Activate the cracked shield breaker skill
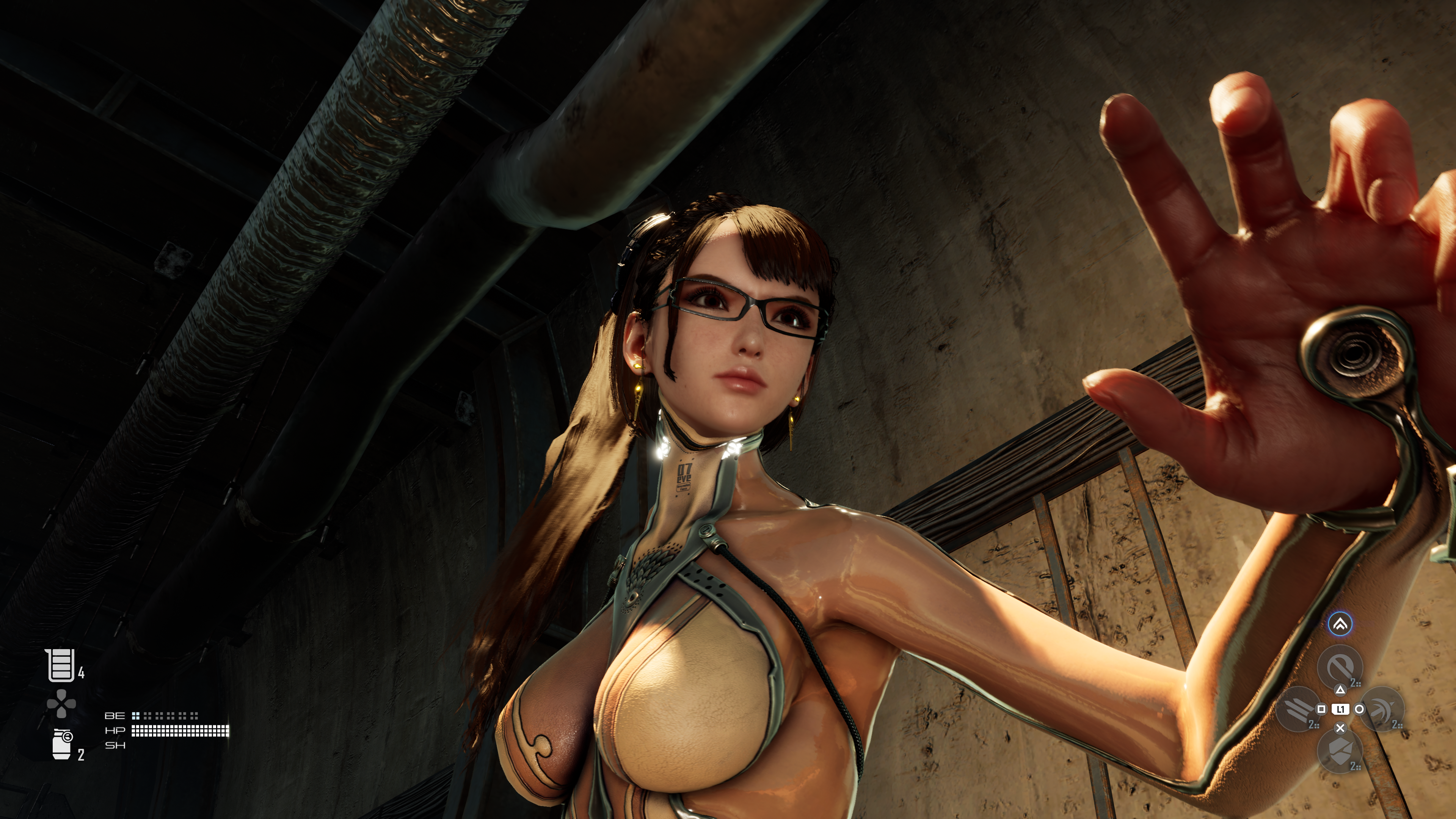1456x819 pixels. (x=1340, y=751)
